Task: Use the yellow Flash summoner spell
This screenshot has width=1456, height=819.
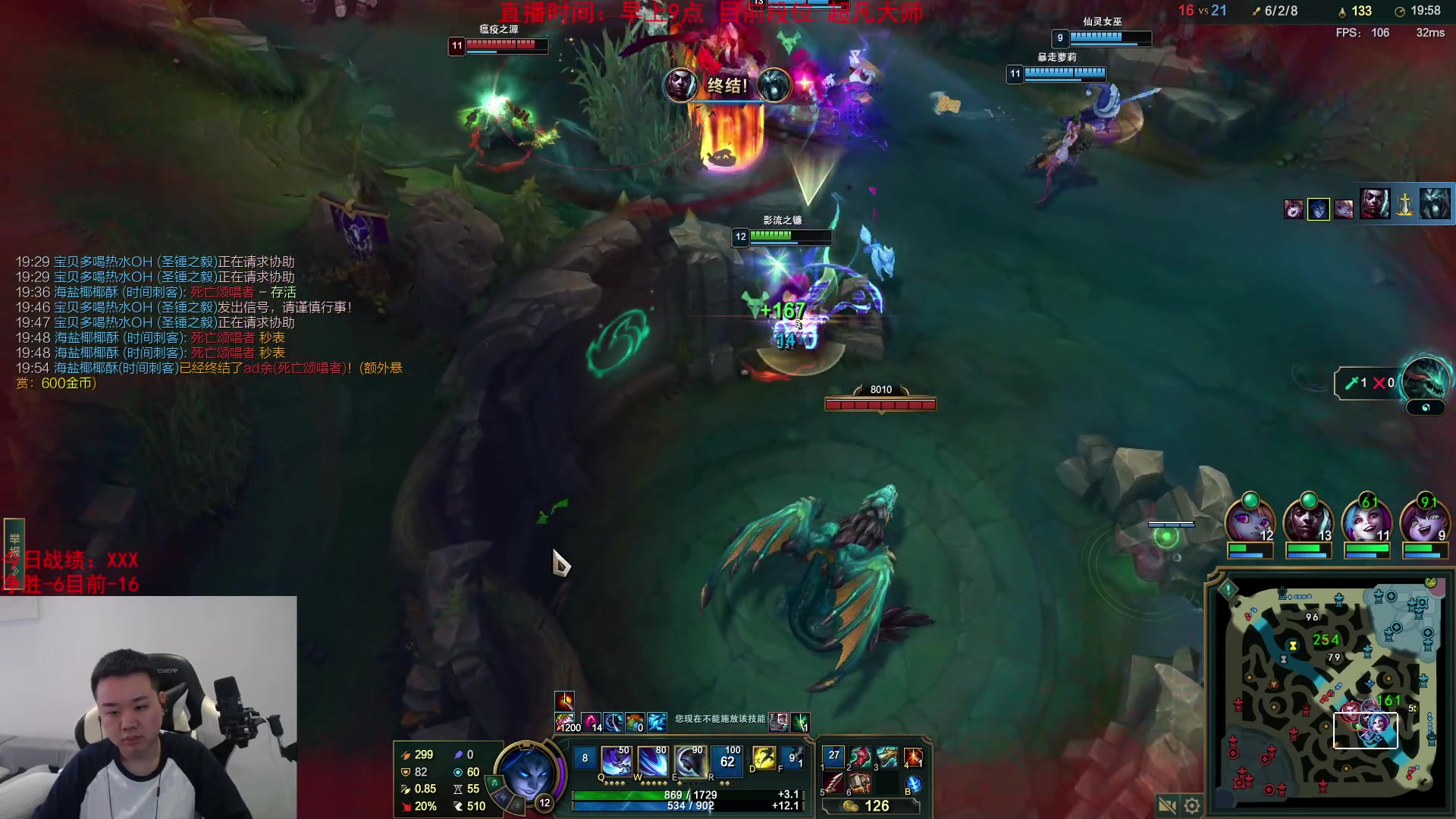Action: point(764,758)
